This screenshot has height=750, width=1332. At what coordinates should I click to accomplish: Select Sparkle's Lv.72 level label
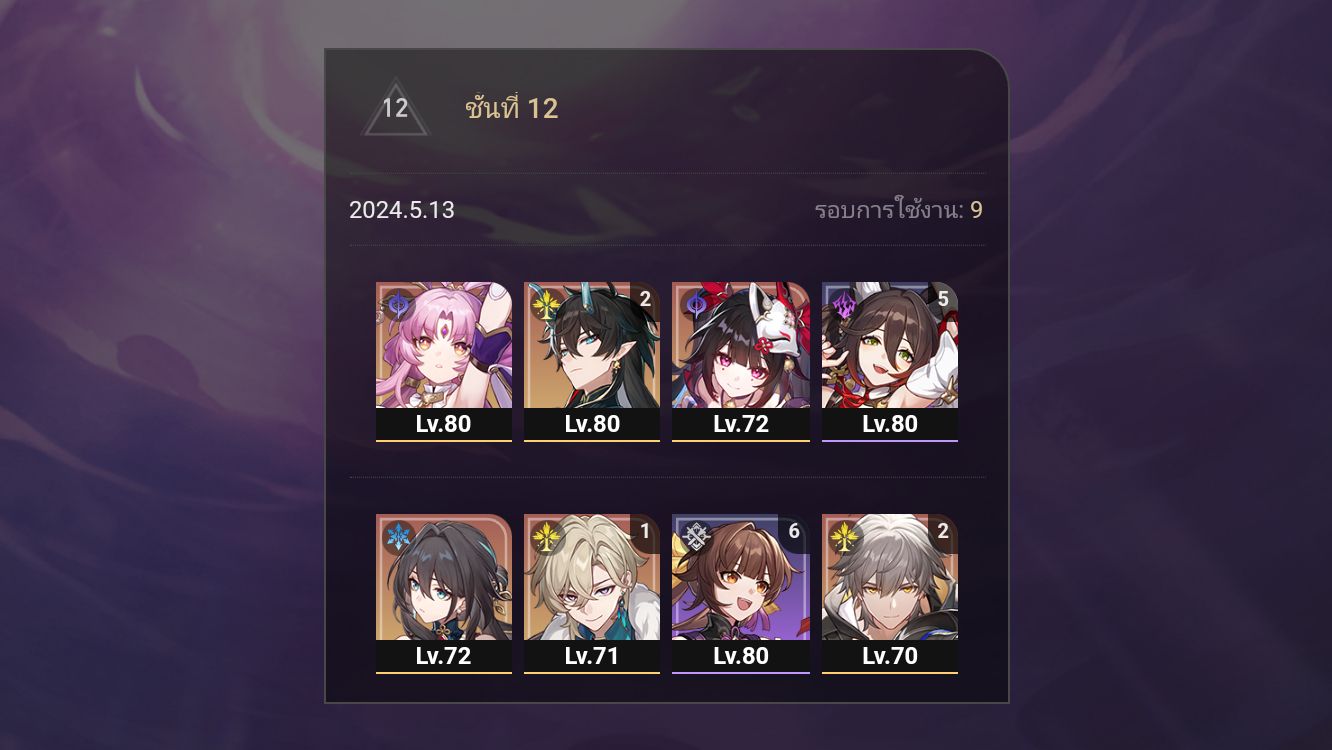coord(740,424)
